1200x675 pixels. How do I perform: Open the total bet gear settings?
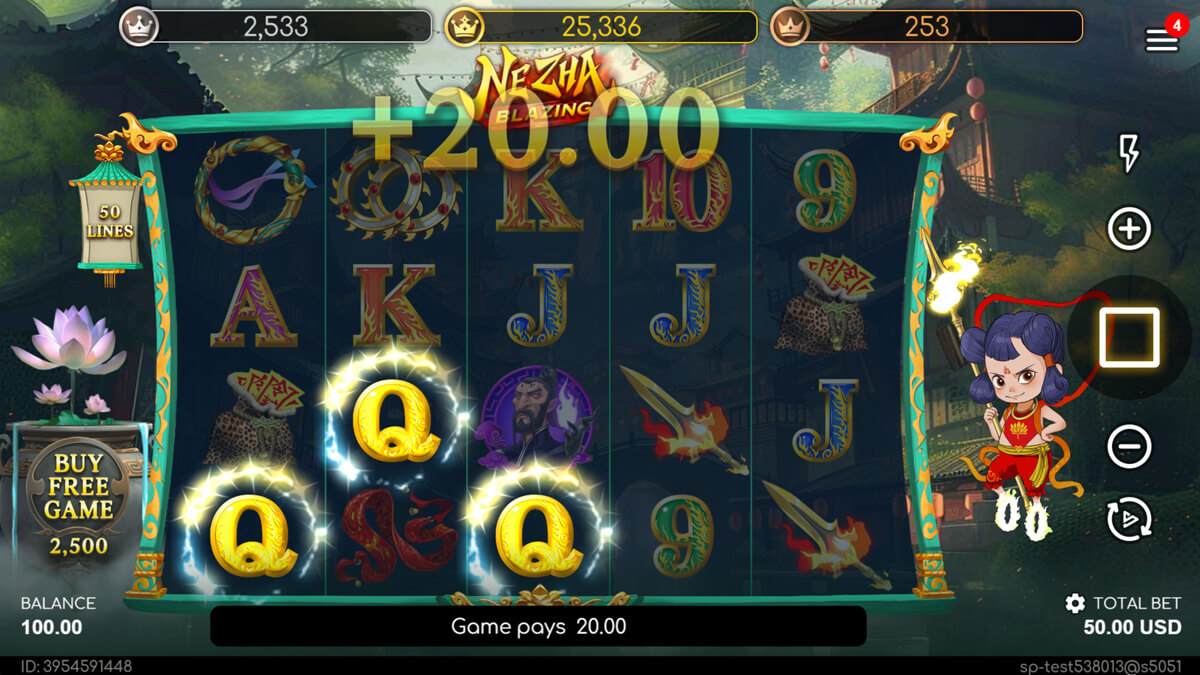(1075, 603)
